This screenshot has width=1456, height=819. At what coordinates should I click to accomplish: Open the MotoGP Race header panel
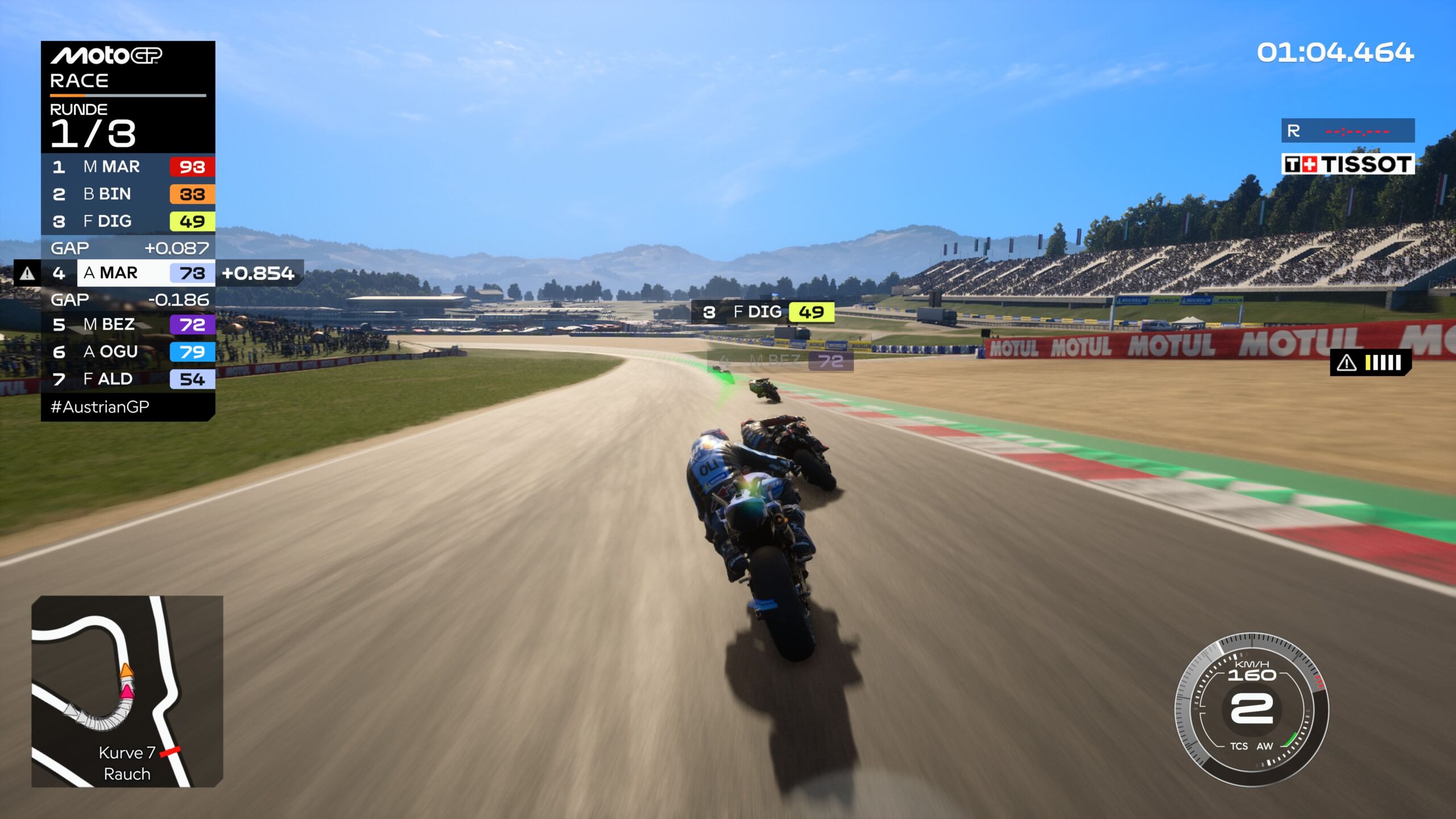tap(128, 68)
